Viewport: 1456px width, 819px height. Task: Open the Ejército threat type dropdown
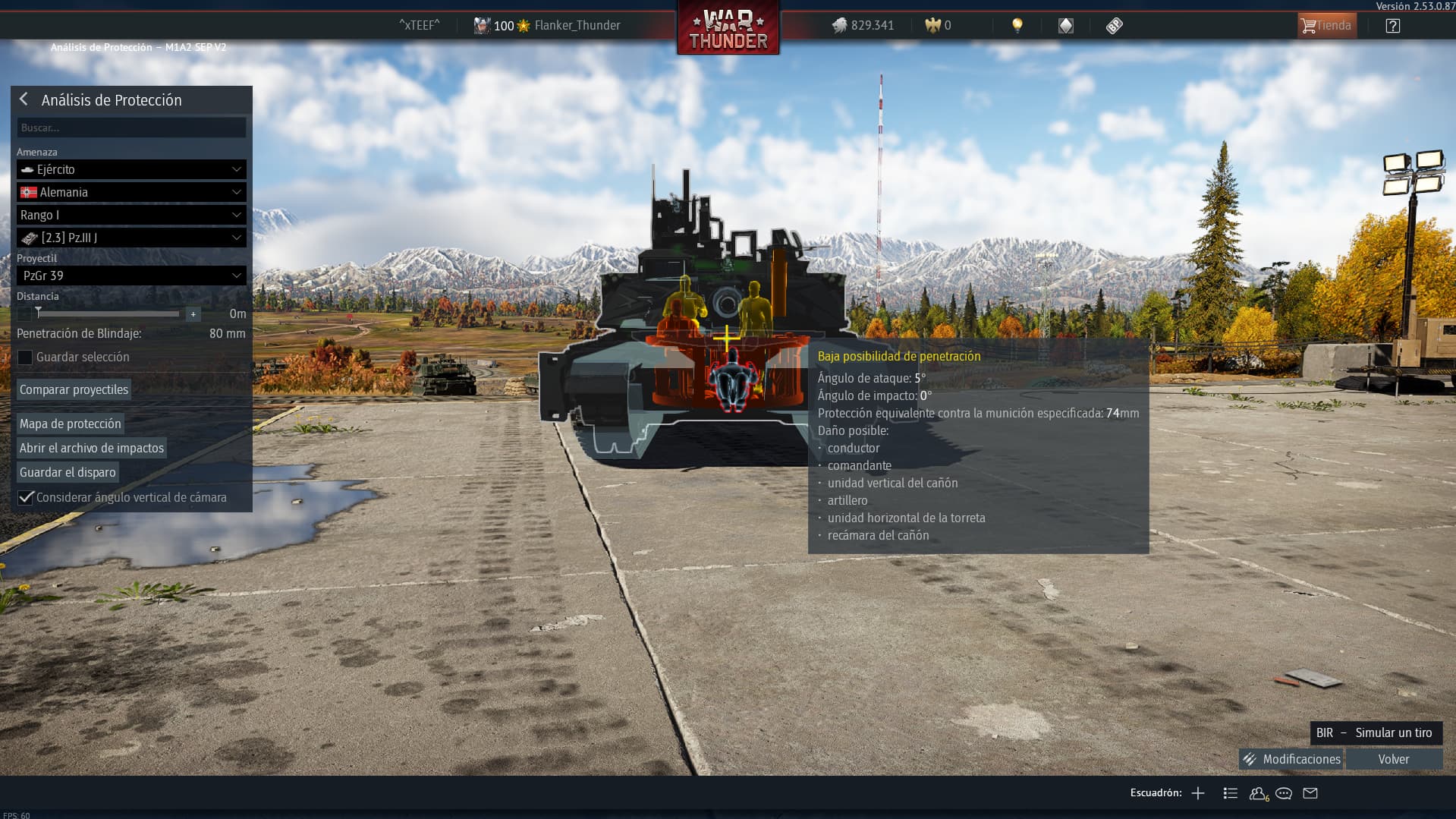coord(131,169)
